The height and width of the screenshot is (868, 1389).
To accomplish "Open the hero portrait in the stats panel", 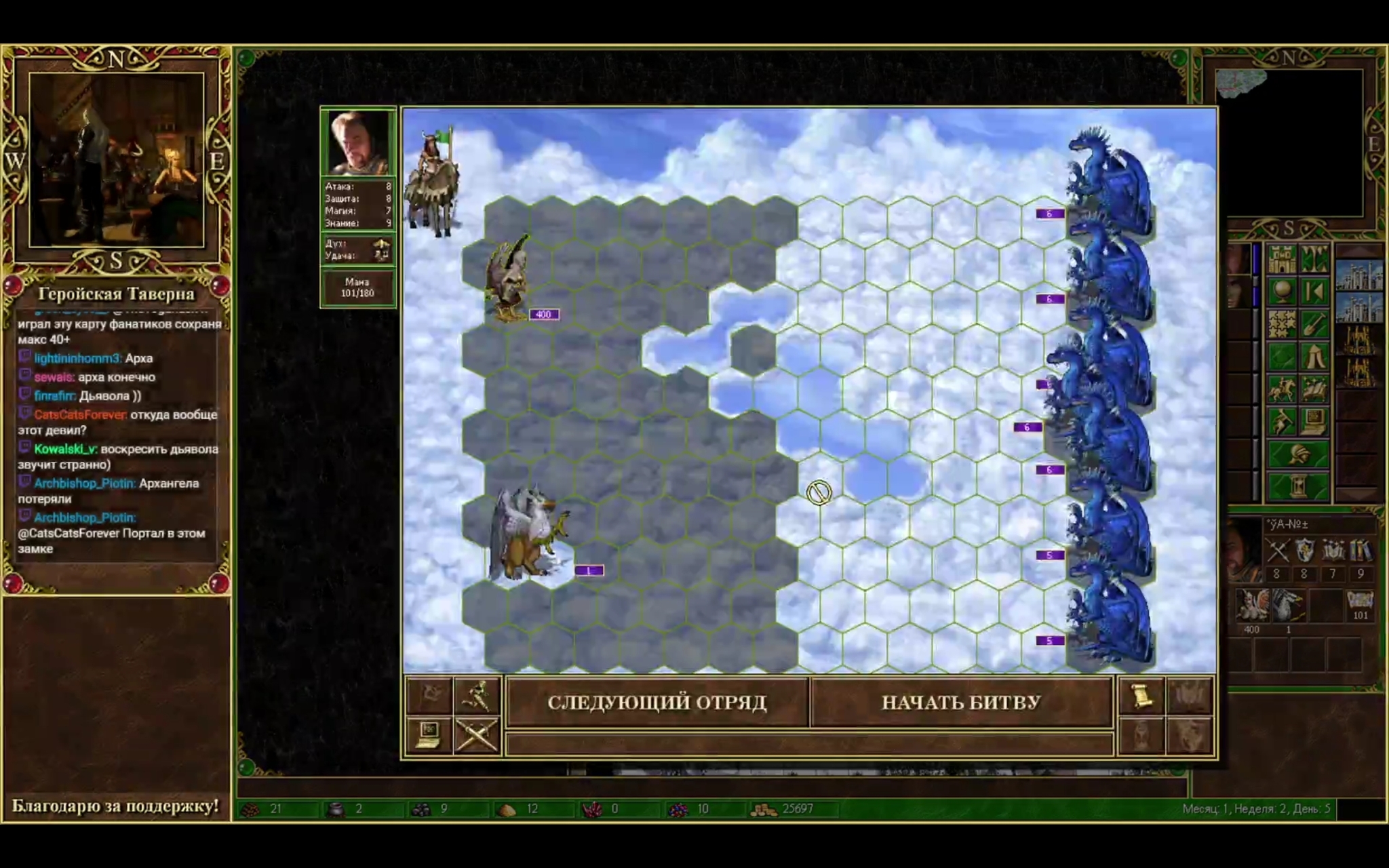I will pyautogui.click(x=358, y=143).
